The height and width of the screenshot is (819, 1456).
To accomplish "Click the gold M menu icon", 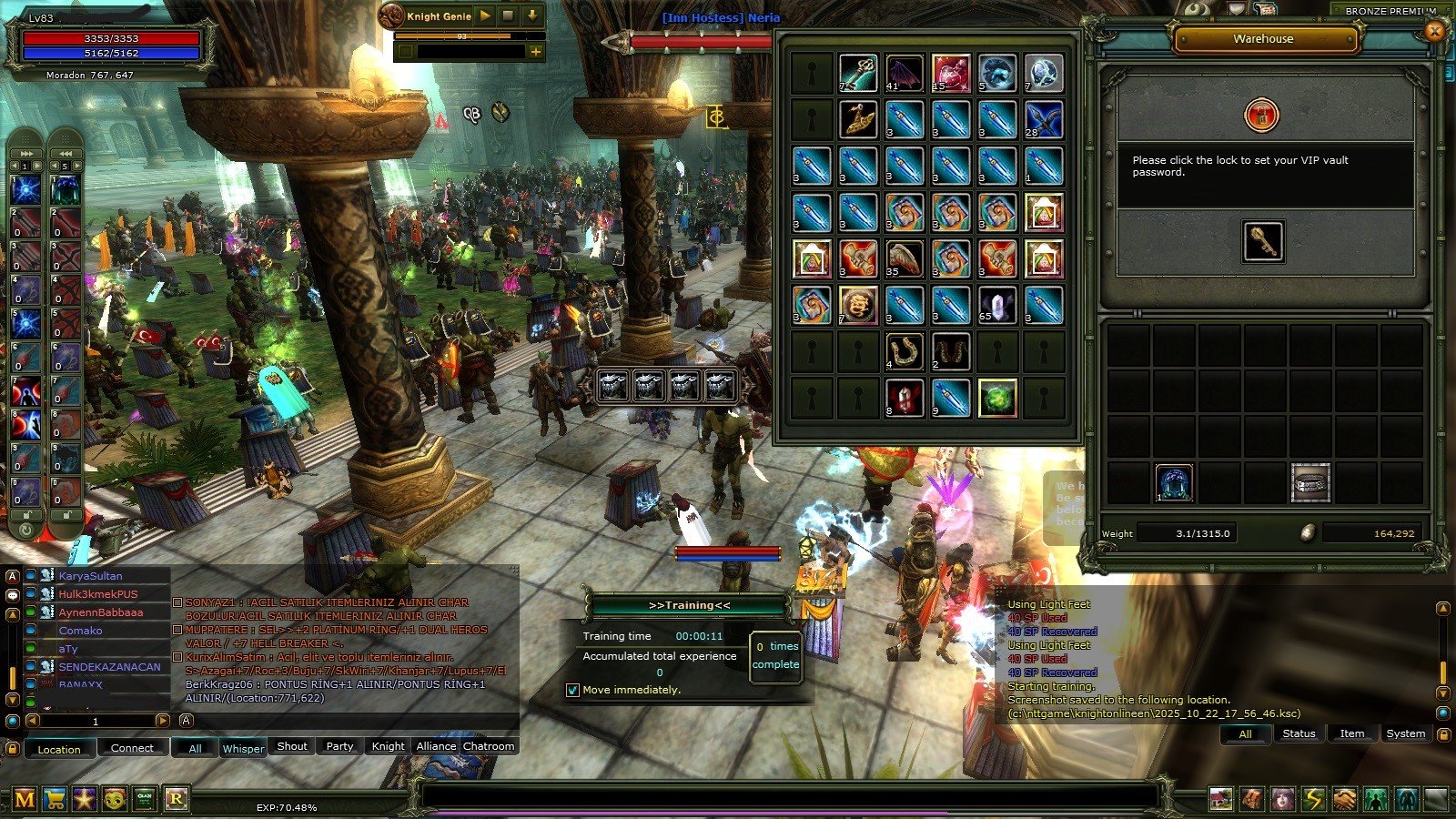I will pos(25,799).
